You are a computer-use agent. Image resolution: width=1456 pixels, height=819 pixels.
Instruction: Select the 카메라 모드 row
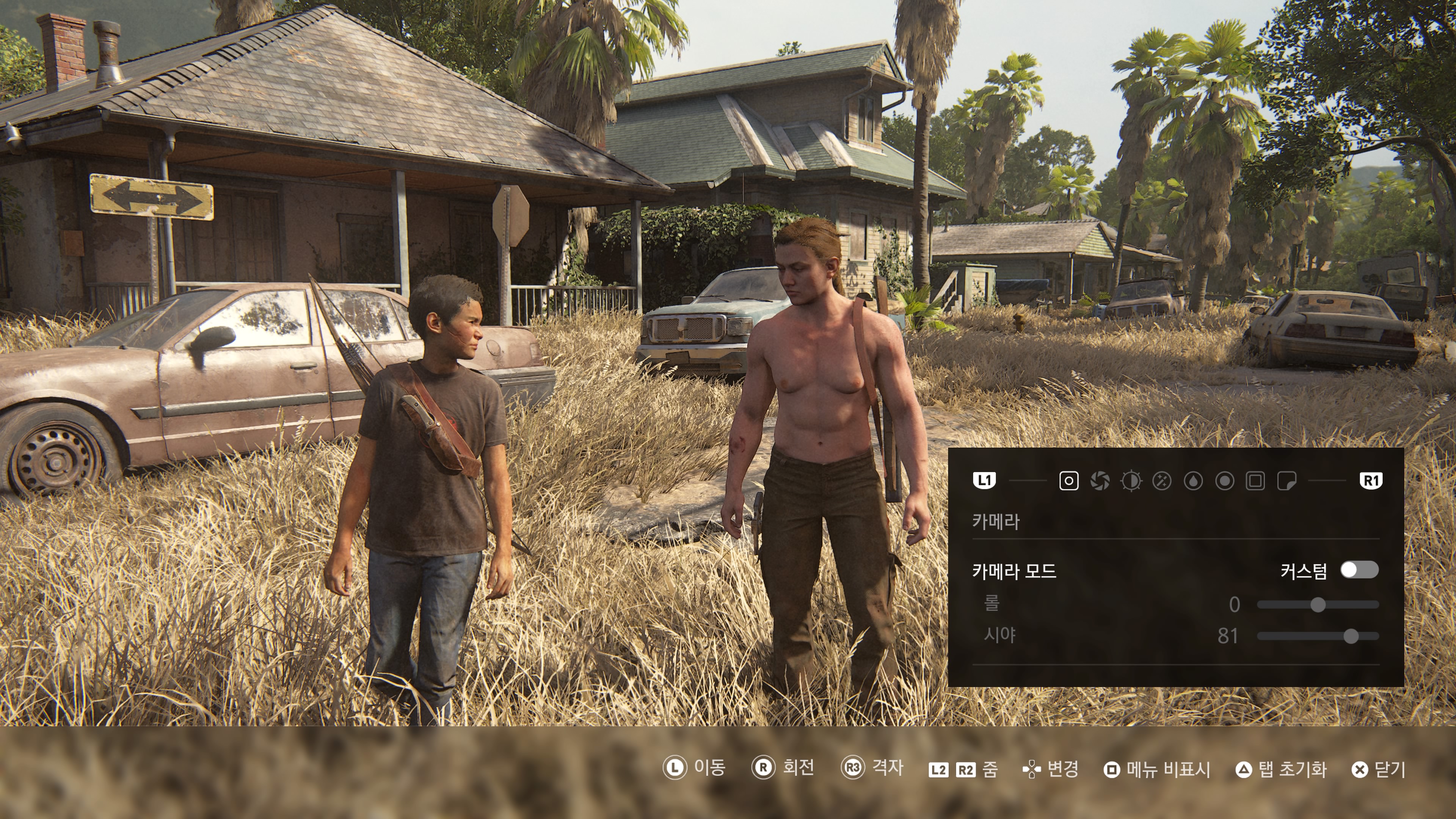pos(1014,571)
